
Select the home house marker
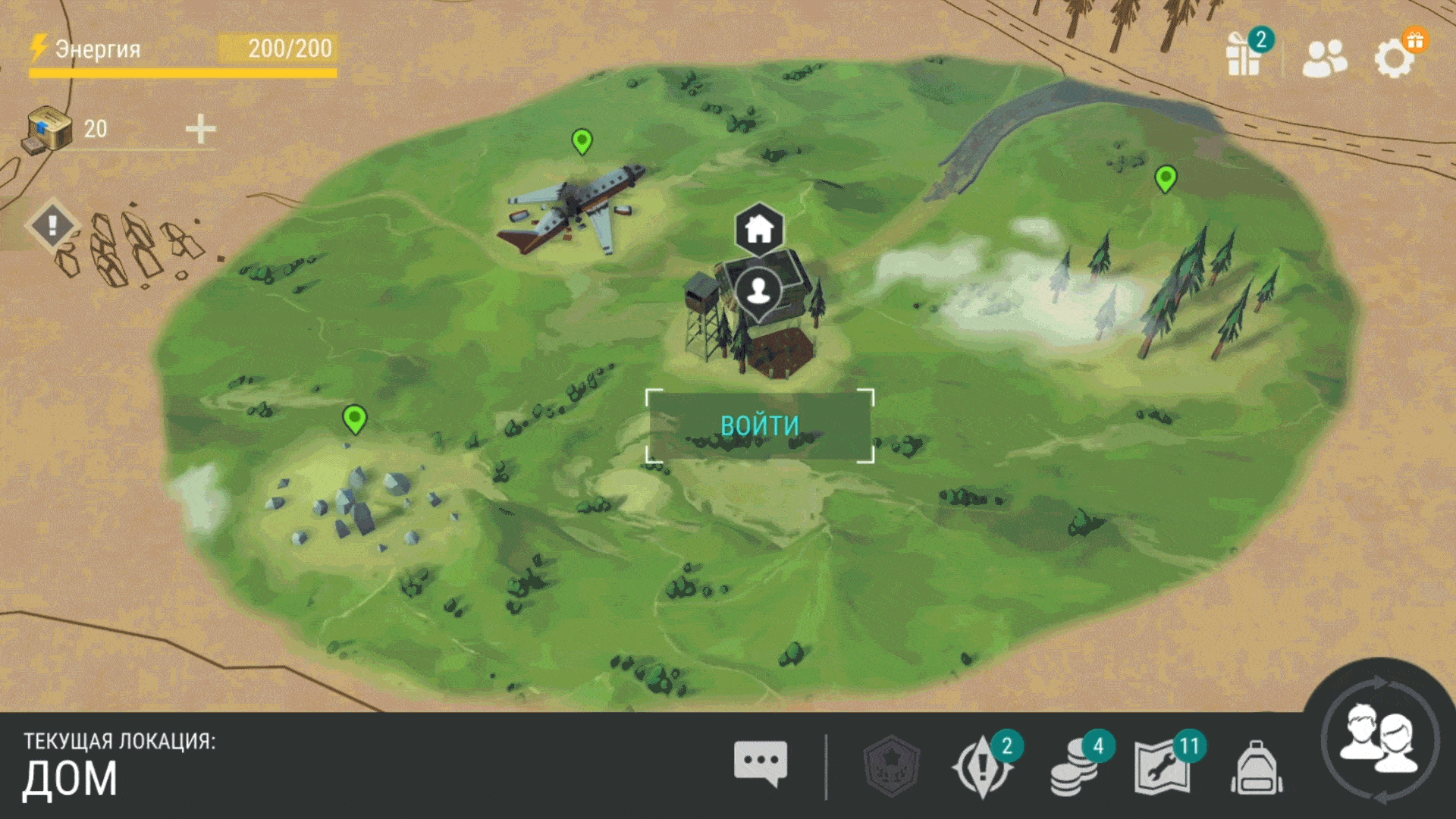[x=758, y=228]
